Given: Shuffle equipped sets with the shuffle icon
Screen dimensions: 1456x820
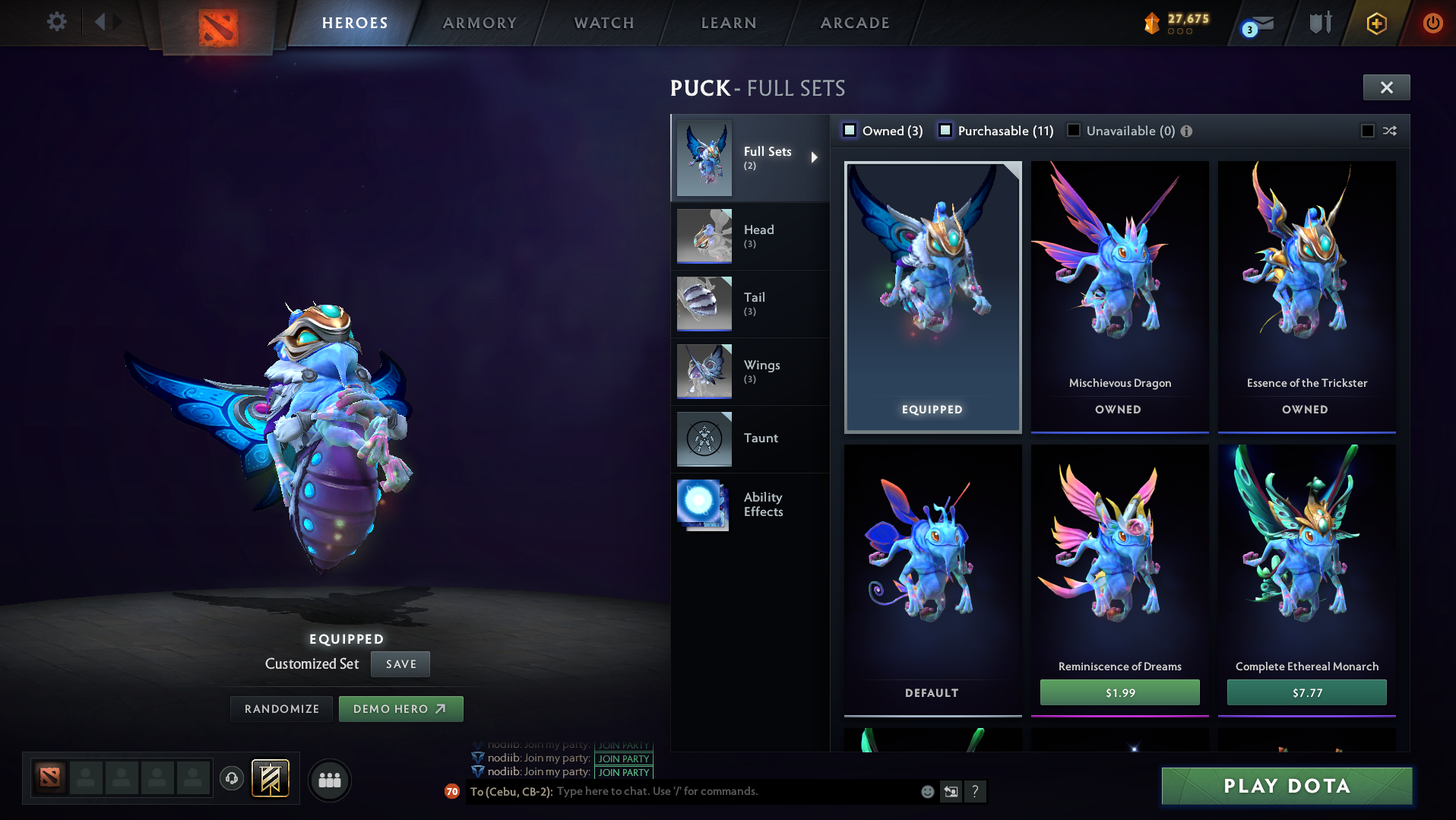Looking at the screenshot, I should [1390, 131].
